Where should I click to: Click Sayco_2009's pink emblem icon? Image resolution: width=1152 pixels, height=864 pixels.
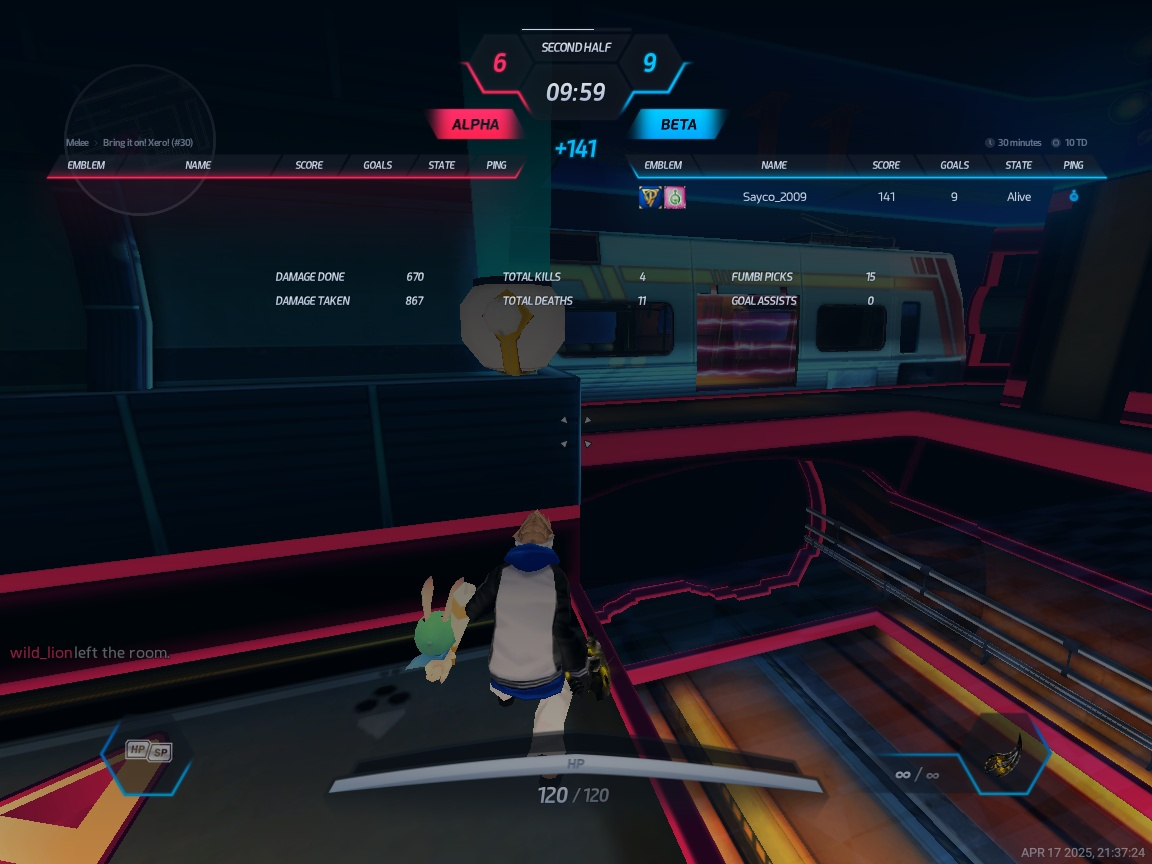(675, 197)
